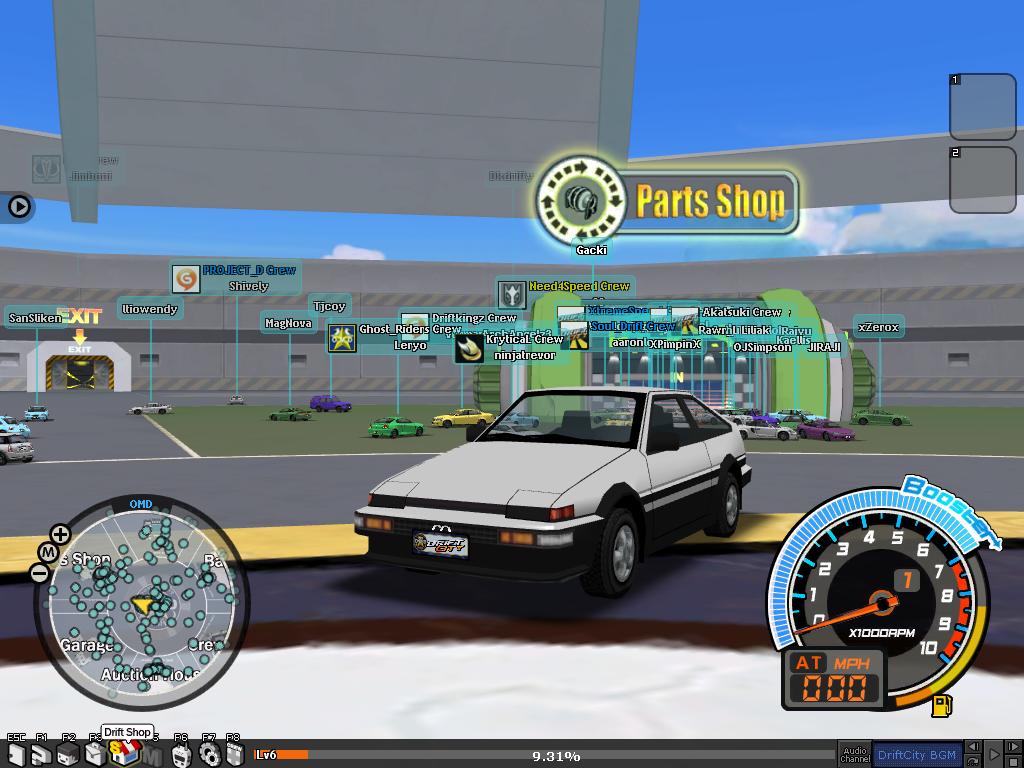Expand the round arrow panel on left edge
The image size is (1024, 768).
(x=19, y=207)
